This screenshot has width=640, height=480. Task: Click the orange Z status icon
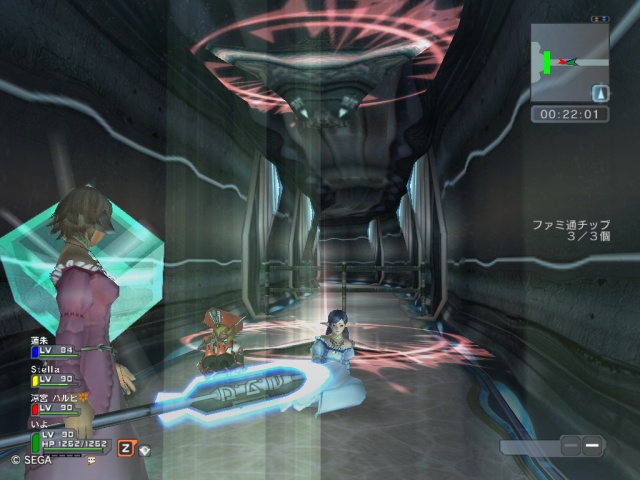coord(126,447)
